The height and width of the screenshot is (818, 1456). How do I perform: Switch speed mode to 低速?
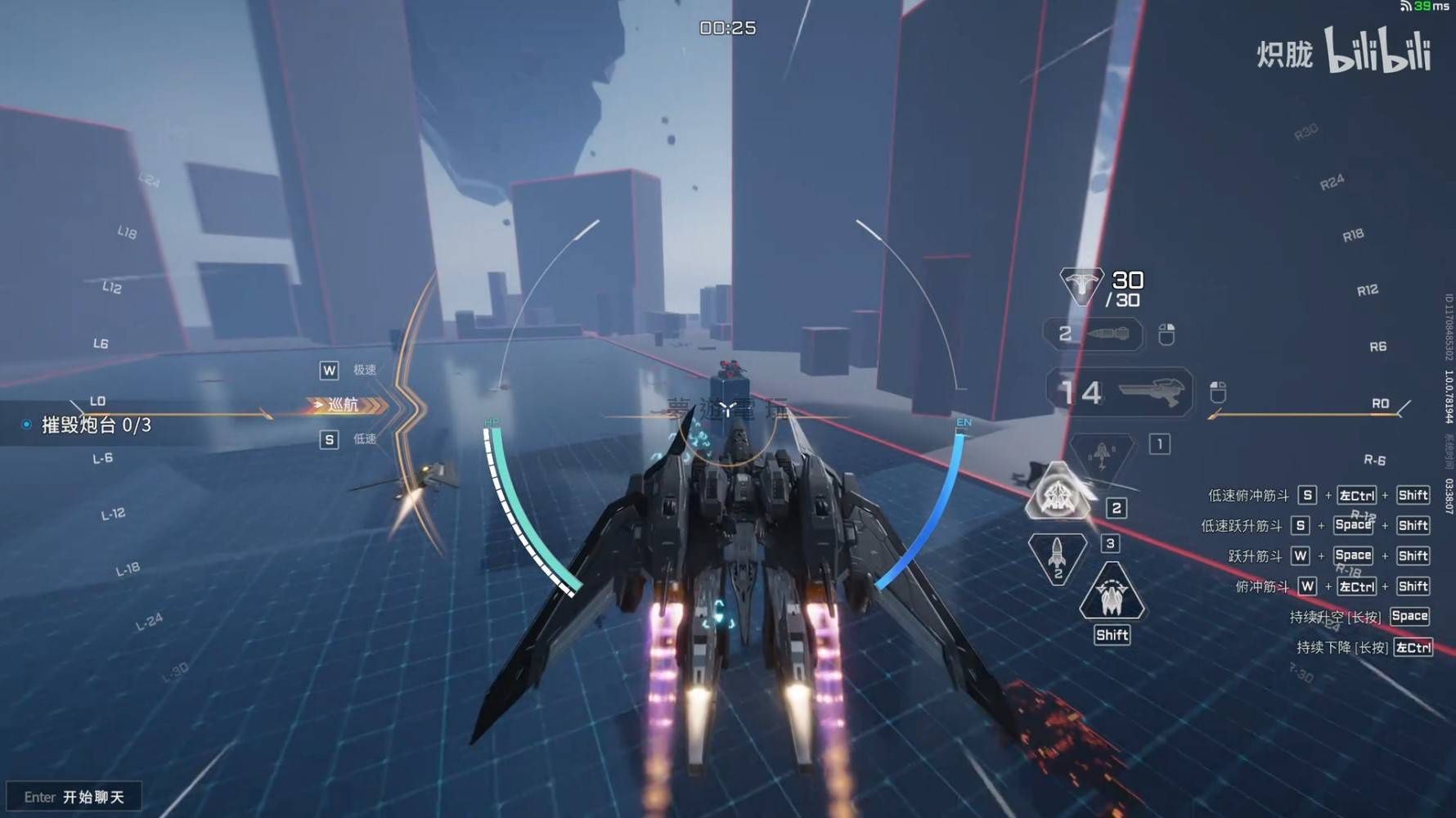point(349,440)
